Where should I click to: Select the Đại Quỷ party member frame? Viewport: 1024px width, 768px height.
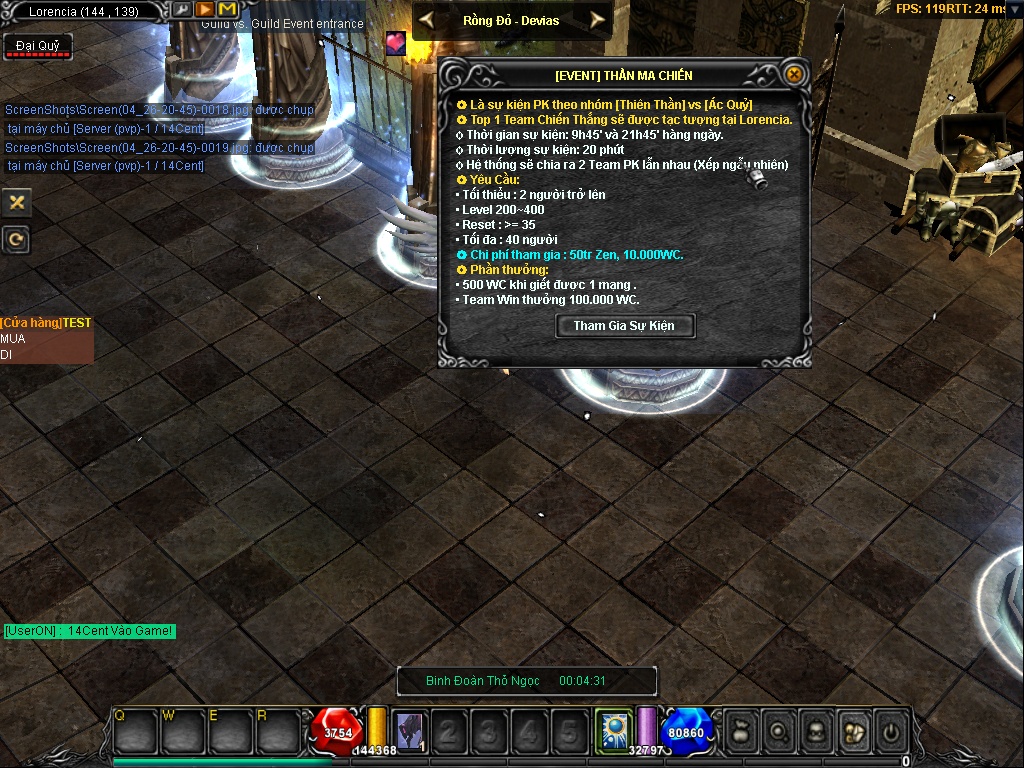pyautogui.click(x=37, y=47)
